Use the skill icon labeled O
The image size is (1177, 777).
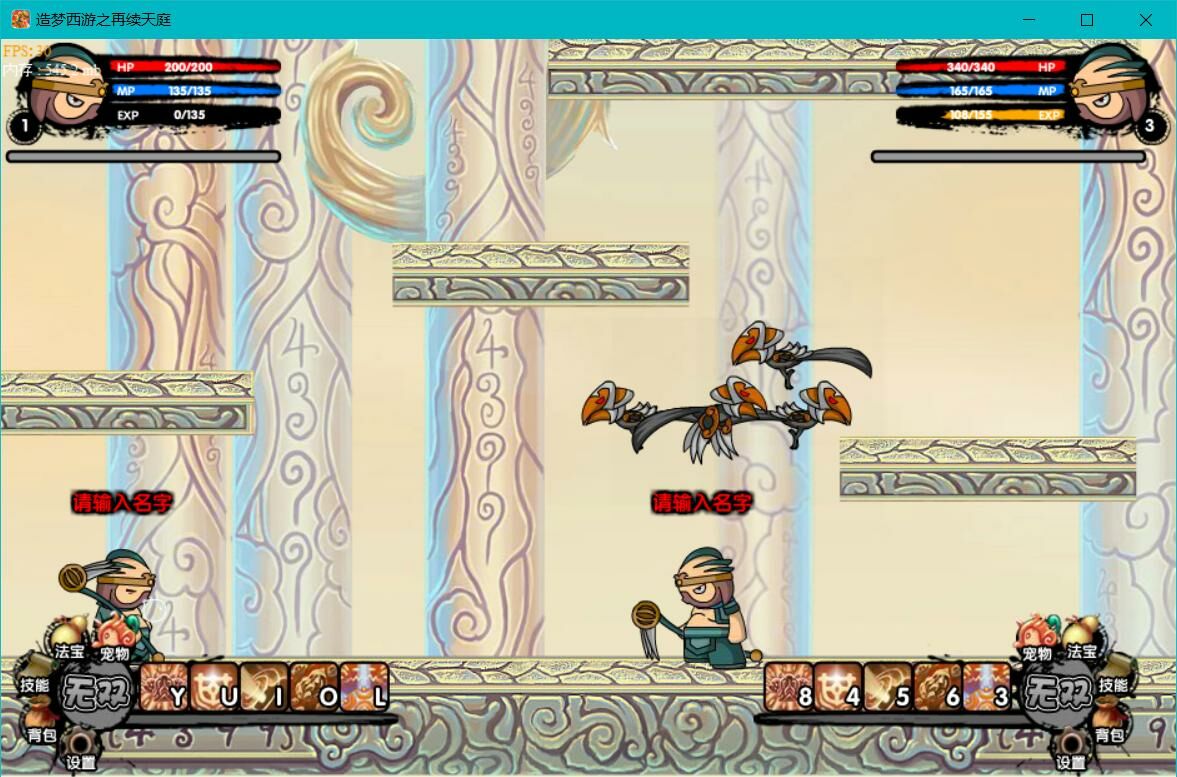pyautogui.click(x=314, y=688)
